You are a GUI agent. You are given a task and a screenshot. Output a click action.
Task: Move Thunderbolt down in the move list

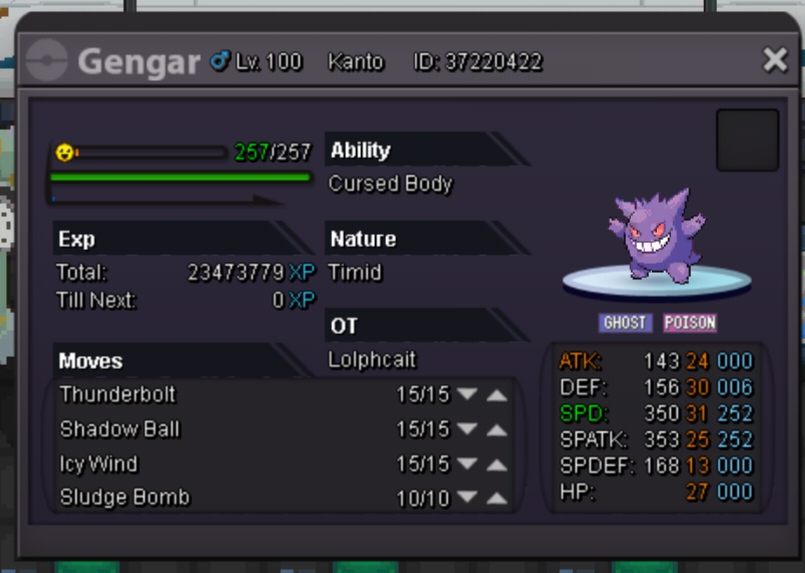point(466,395)
